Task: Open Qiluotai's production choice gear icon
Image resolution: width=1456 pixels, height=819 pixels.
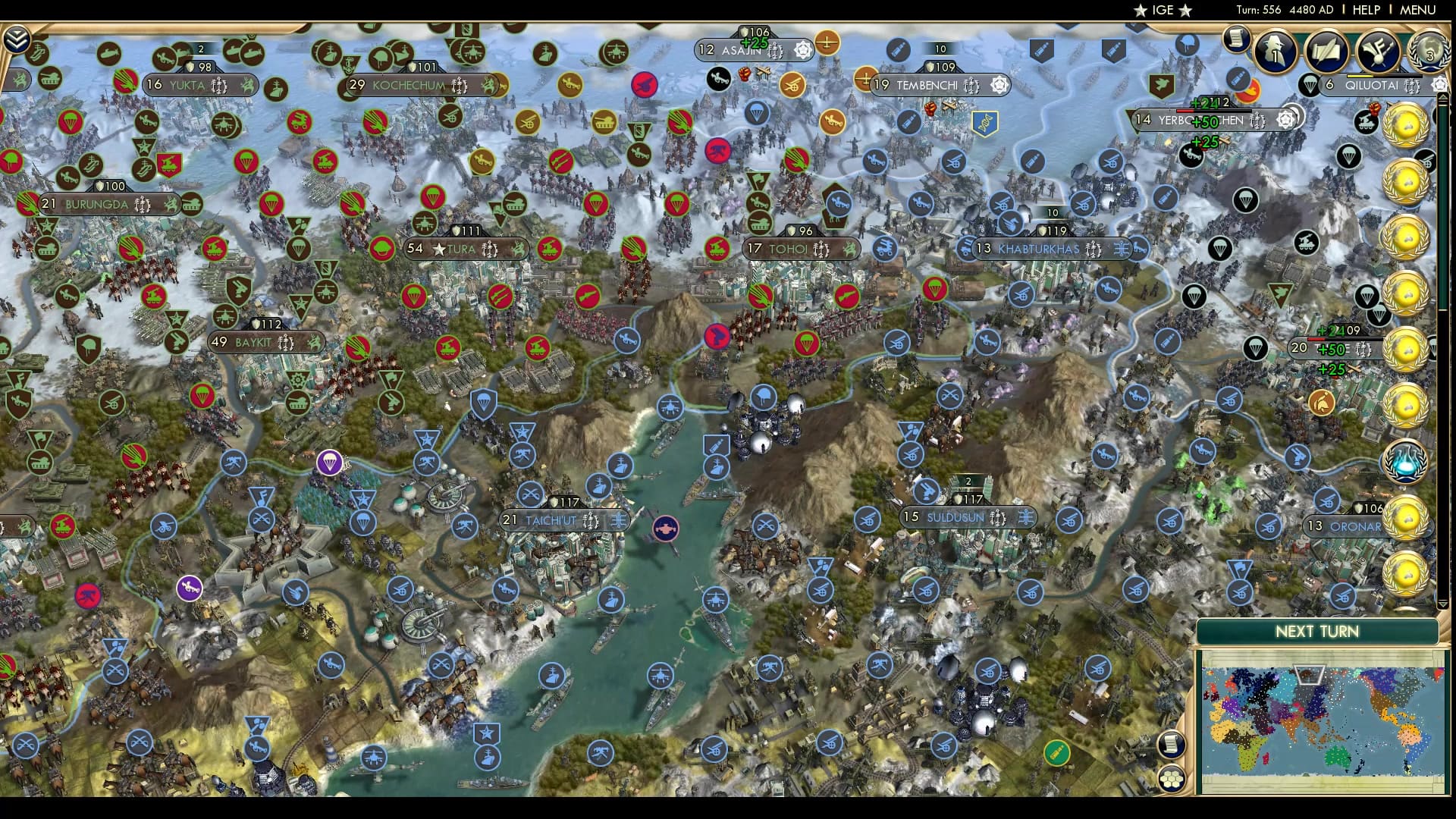Action: [1440, 83]
